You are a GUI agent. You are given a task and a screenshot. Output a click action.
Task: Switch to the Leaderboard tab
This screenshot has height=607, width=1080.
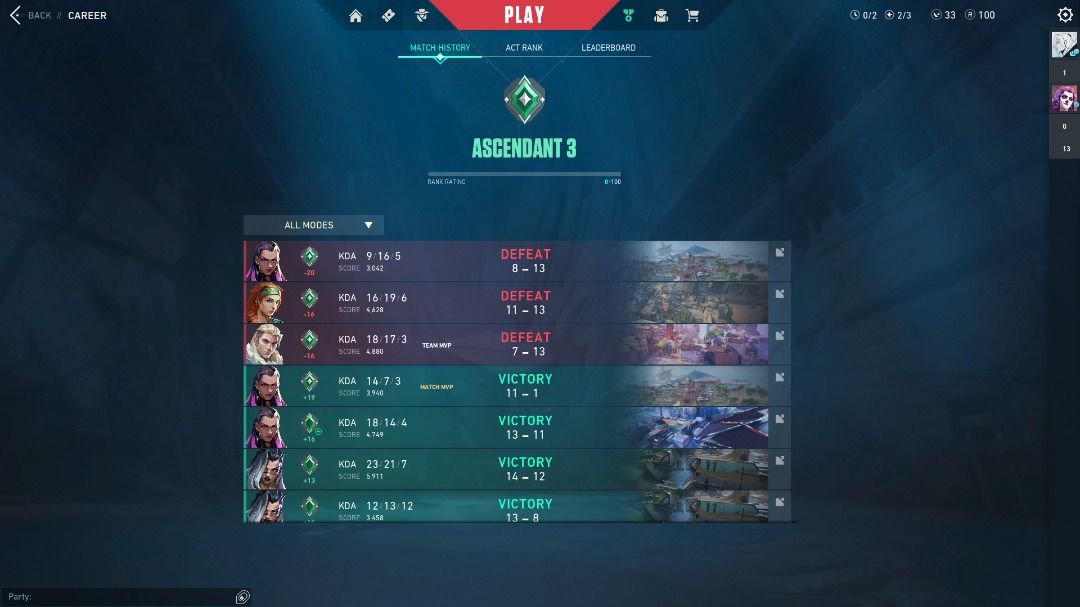[608, 48]
